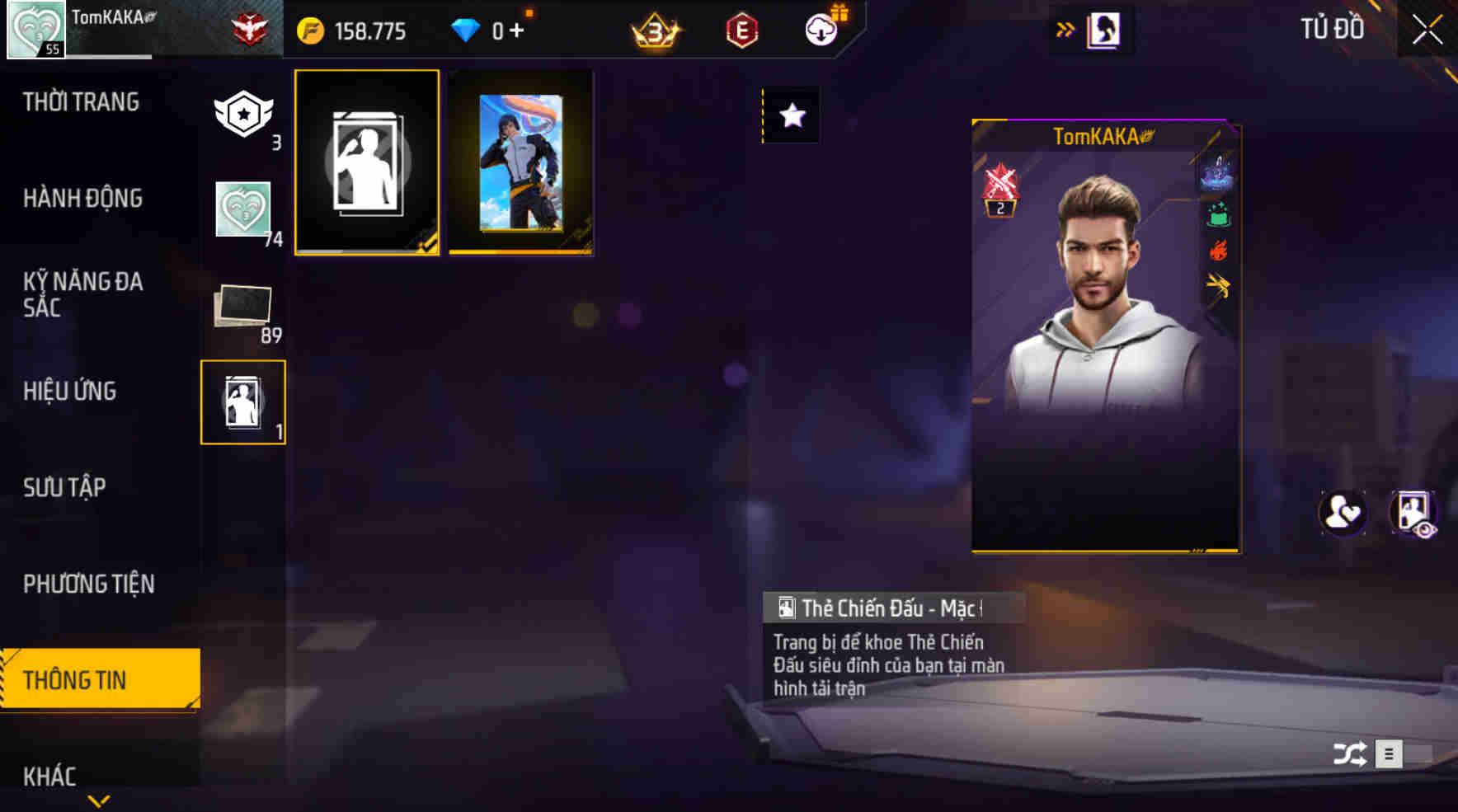Open the red E event icon in top bar
This screenshot has width=1458, height=812.
[741, 31]
